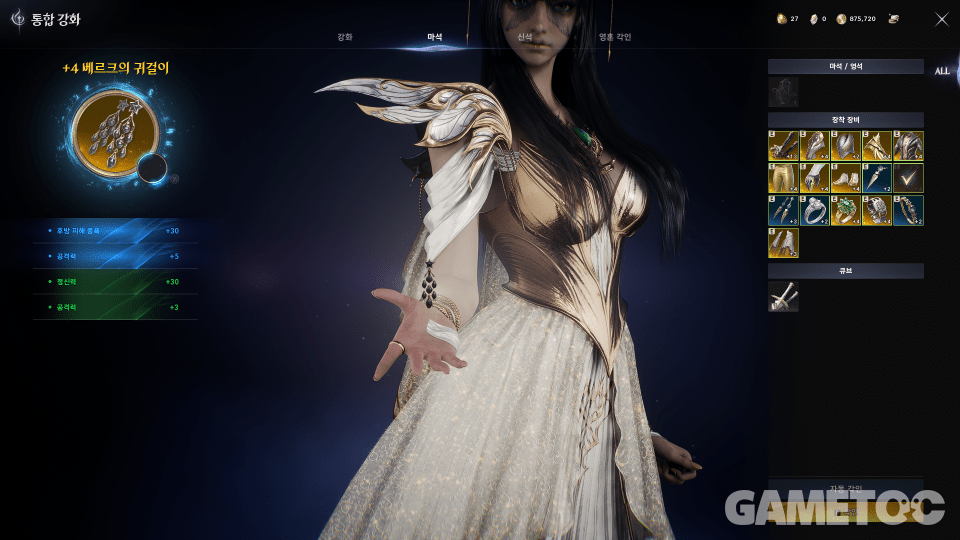Viewport: 960px width, 540px height.
Task: Open the 신석 tab
Action: pos(525,37)
